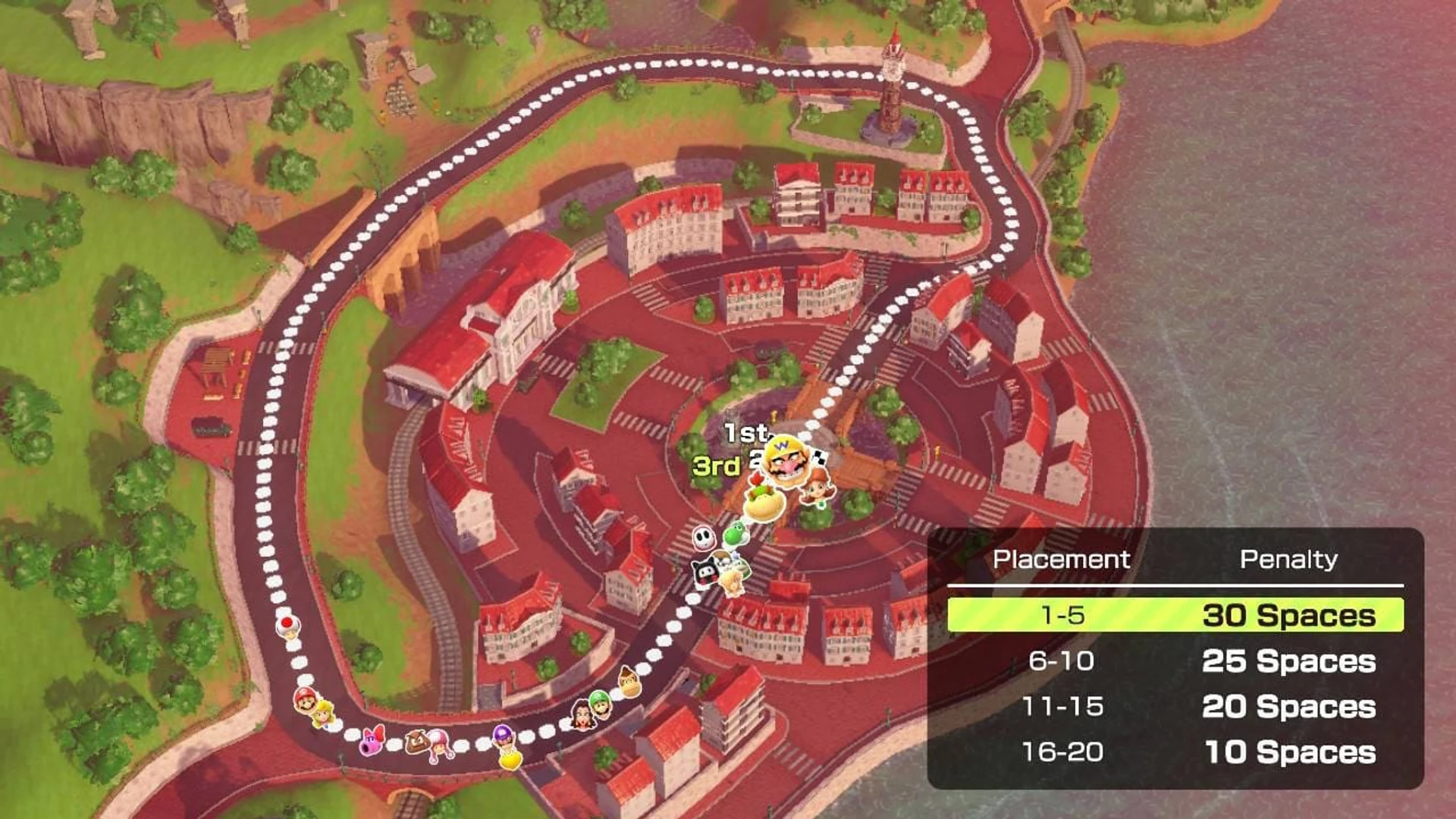Pick the Goomba marker on the track
Image resolution: width=1456 pixels, height=819 pixels.
tap(416, 741)
